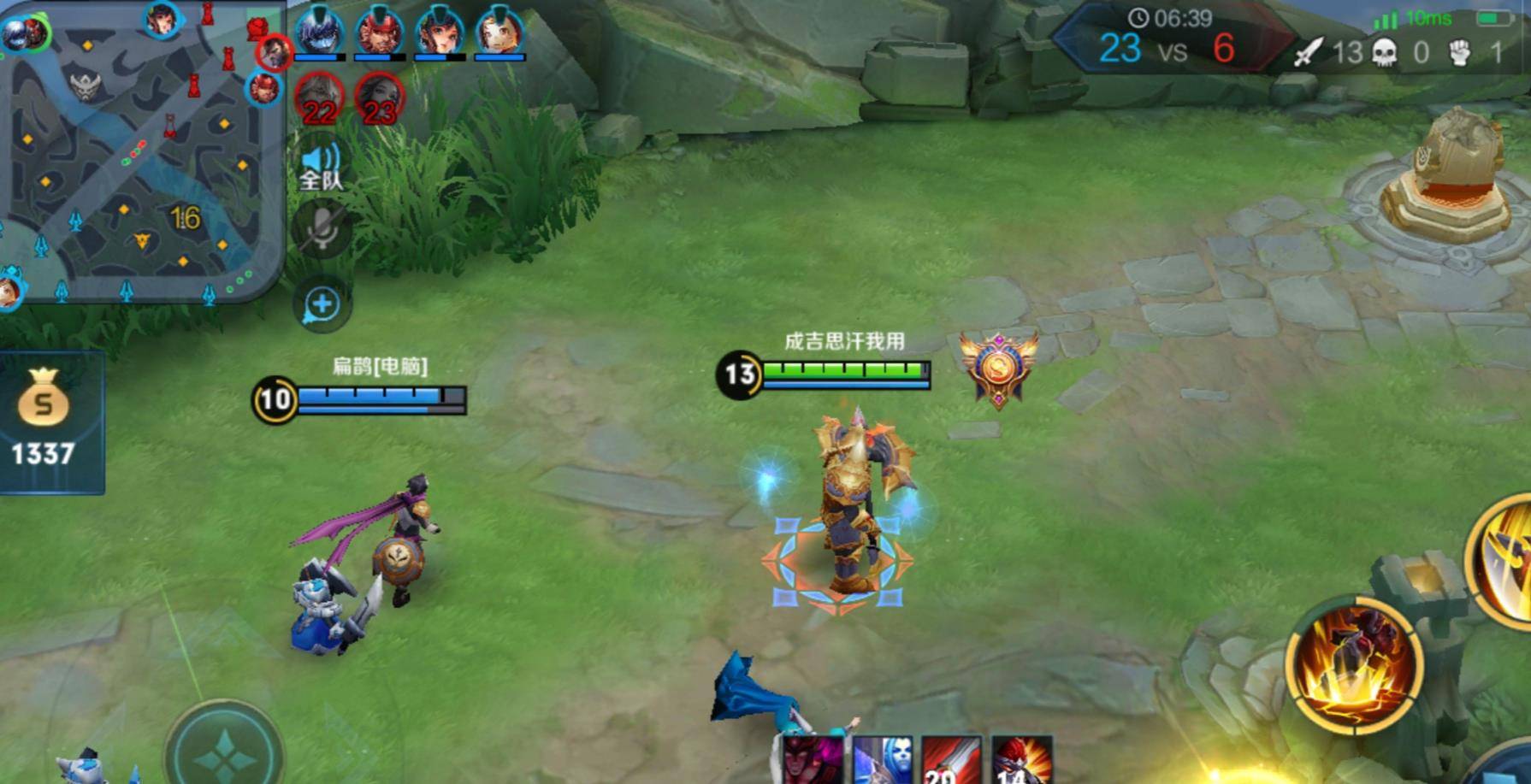
Task: Open the gold shop showing 1337
Action: 44,421
